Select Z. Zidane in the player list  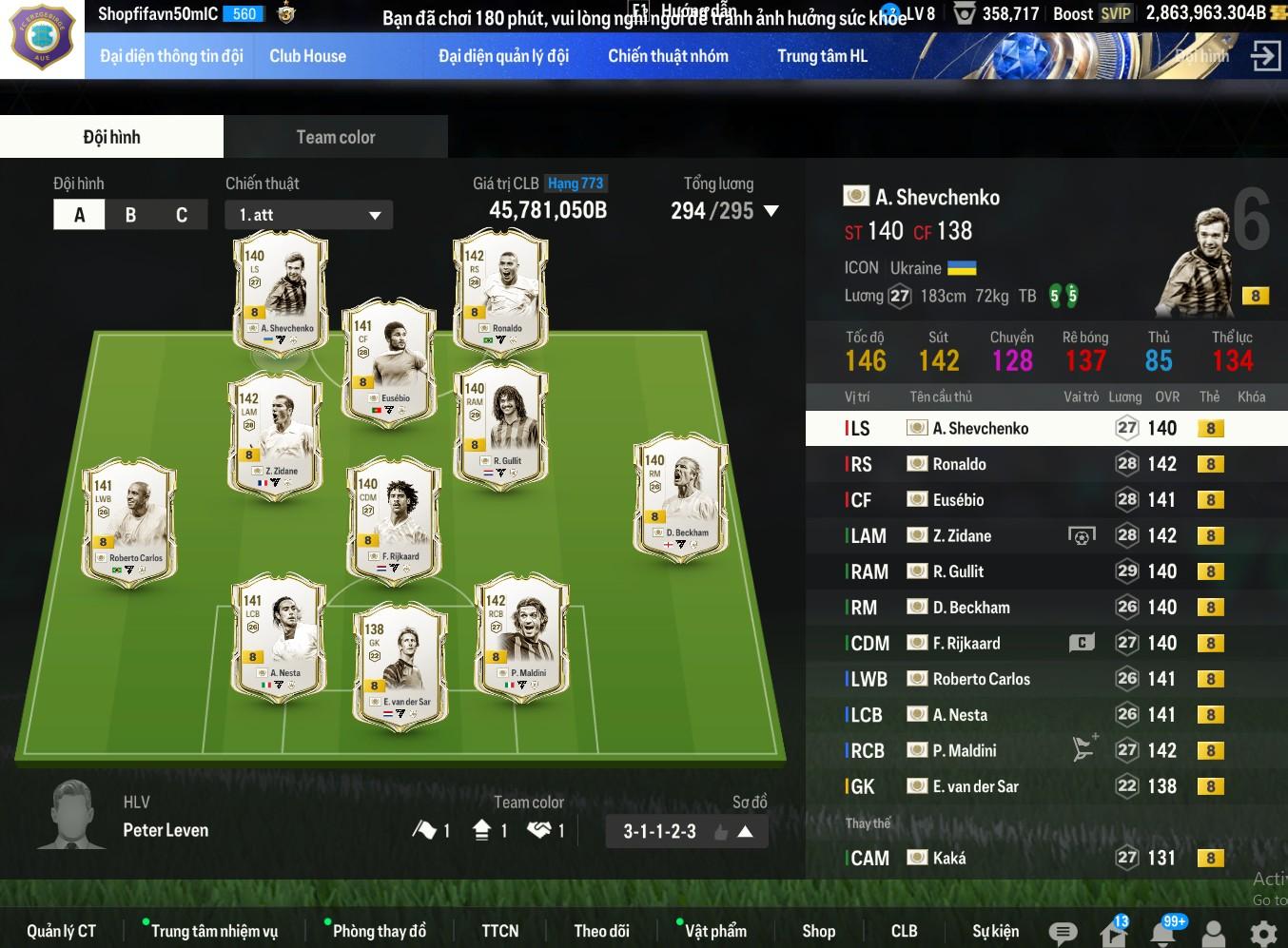[x=961, y=536]
